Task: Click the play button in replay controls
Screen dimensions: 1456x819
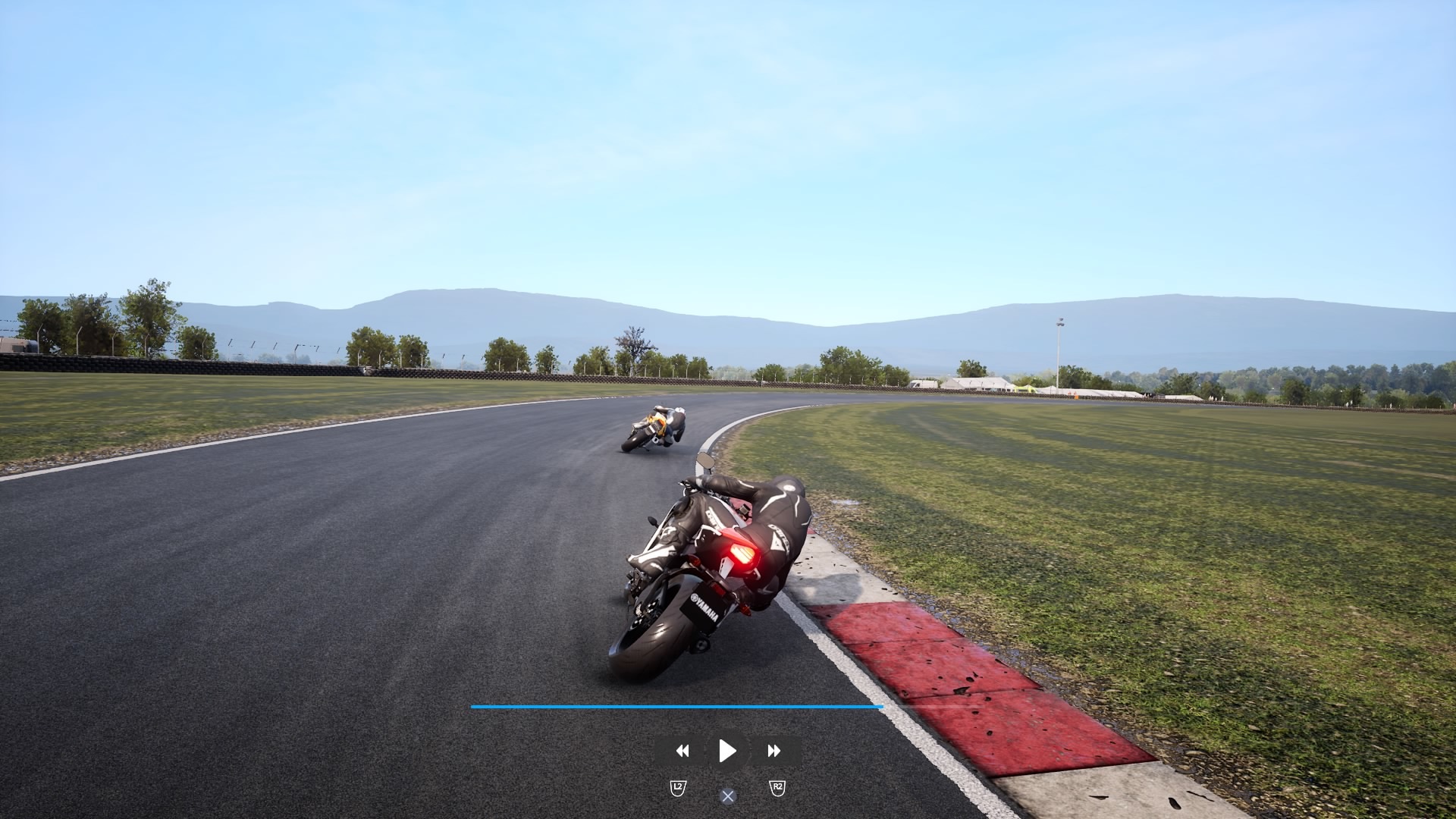Action: (x=727, y=751)
